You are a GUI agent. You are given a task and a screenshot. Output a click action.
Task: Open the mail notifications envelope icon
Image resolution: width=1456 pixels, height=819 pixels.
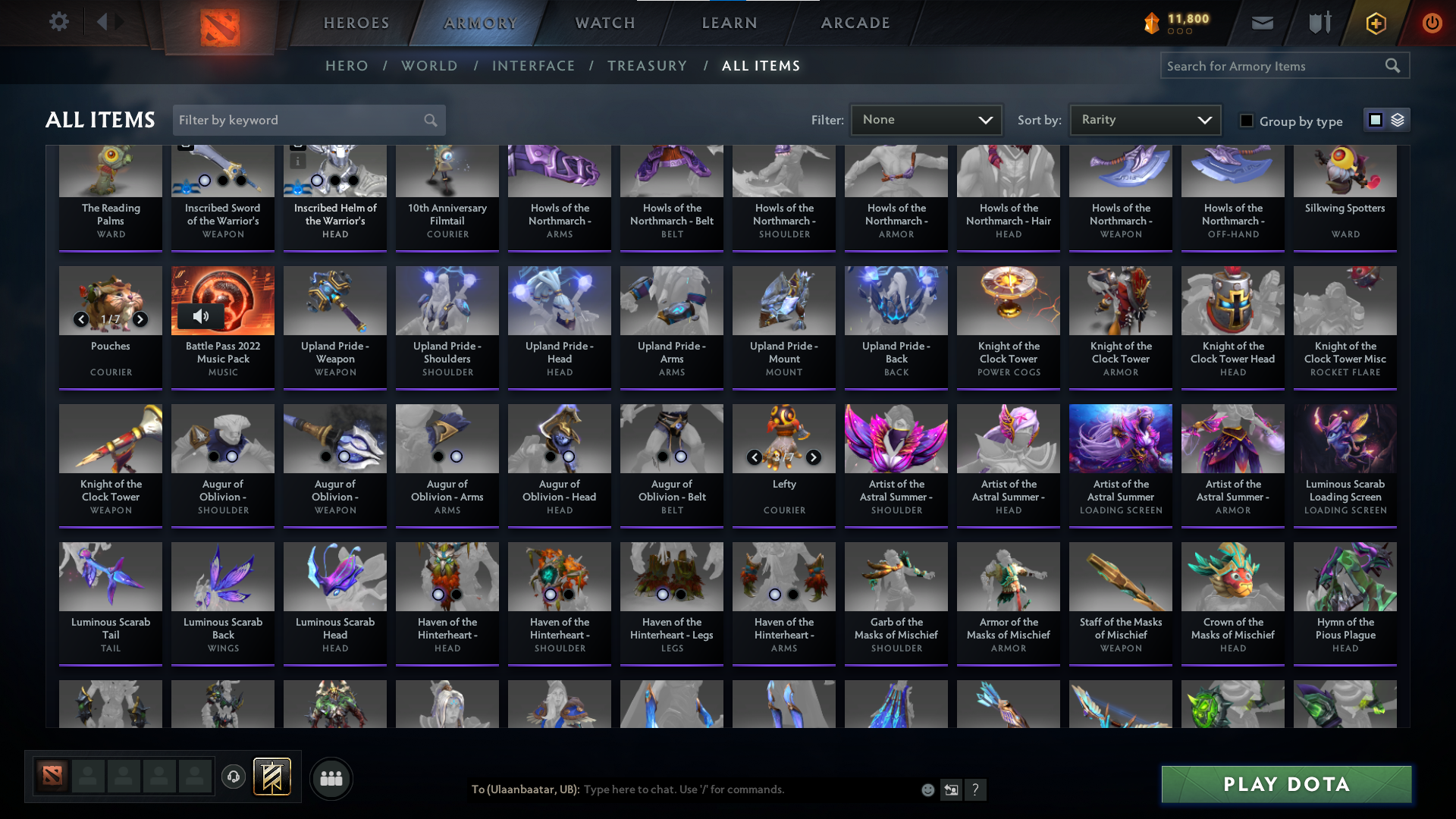[x=1261, y=22]
